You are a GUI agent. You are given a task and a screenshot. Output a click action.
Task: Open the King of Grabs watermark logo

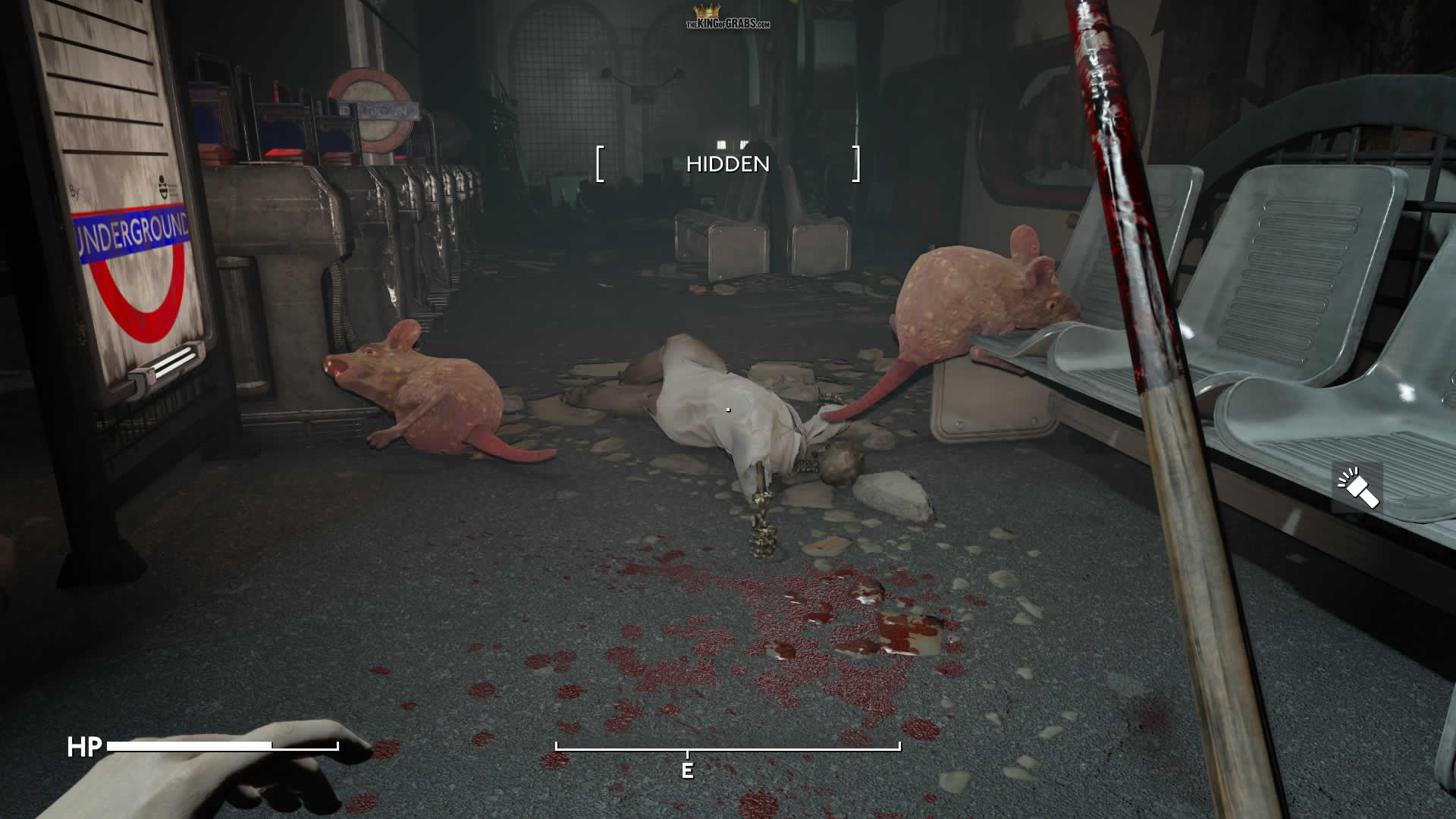[728, 18]
